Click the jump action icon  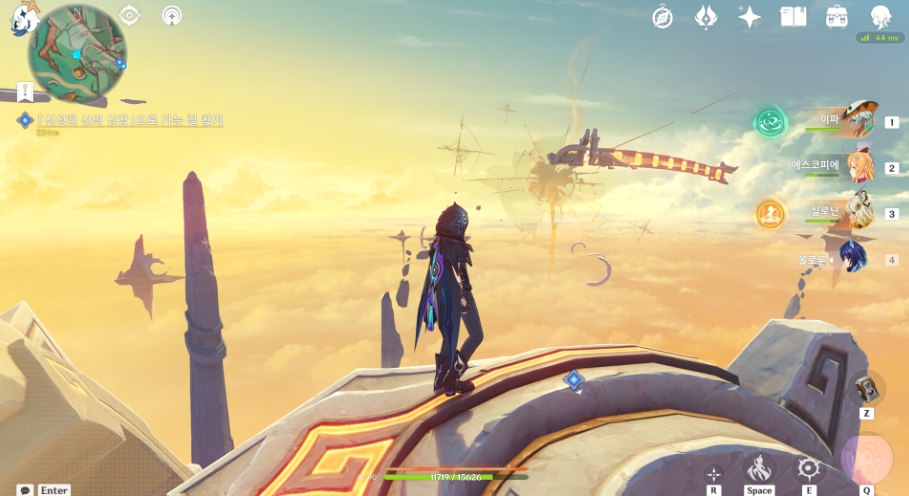pos(759,468)
